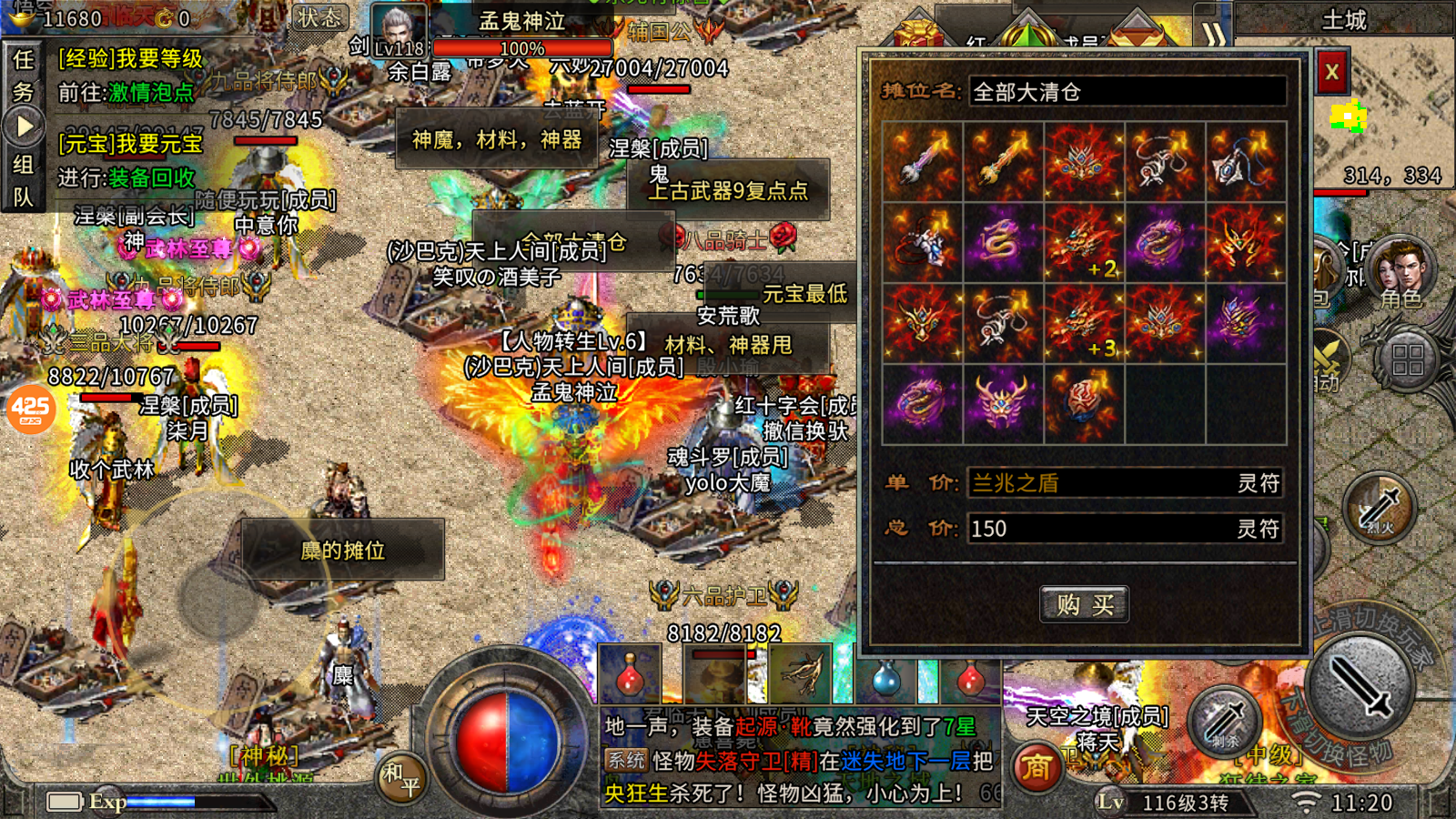Select the [元宝]我要元宝 quest entry

tap(131, 144)
